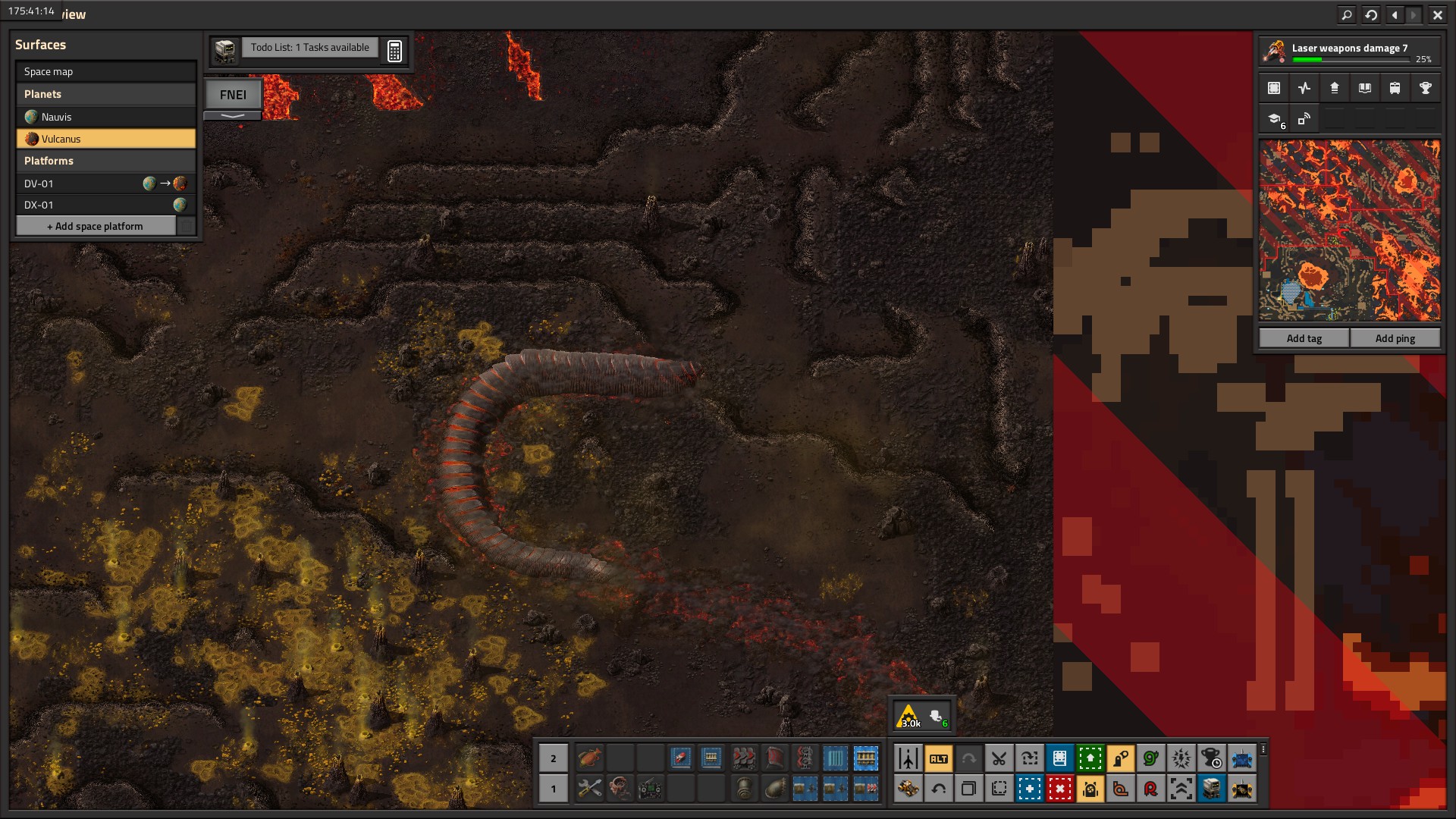The image size is (1456, 819).
Task: Open the FNEI recipe browser
Action: click(233, 95)
